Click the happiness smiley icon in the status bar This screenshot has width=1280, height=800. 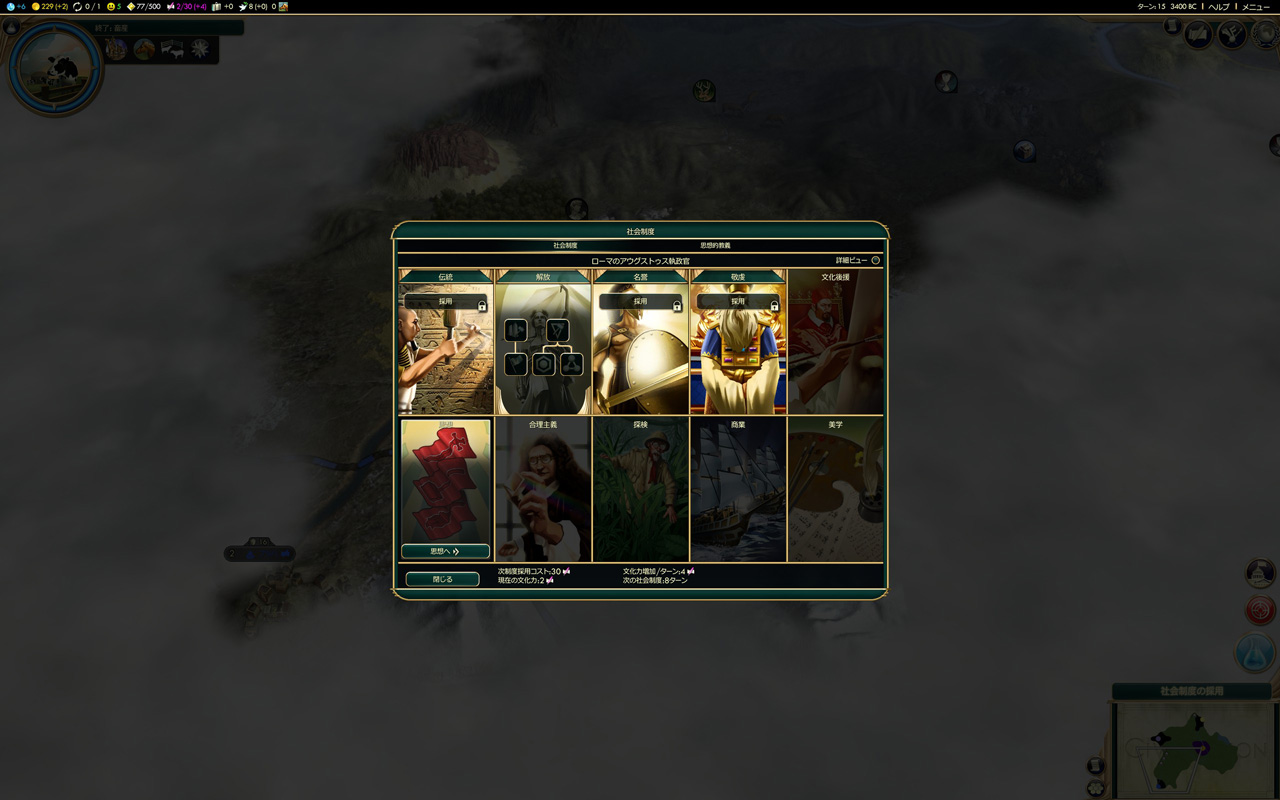(110, 8)
